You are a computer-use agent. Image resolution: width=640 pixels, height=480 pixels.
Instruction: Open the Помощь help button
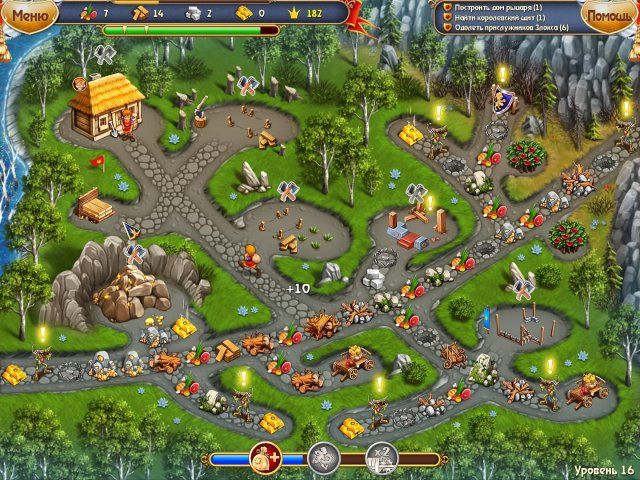pos(607,17)
